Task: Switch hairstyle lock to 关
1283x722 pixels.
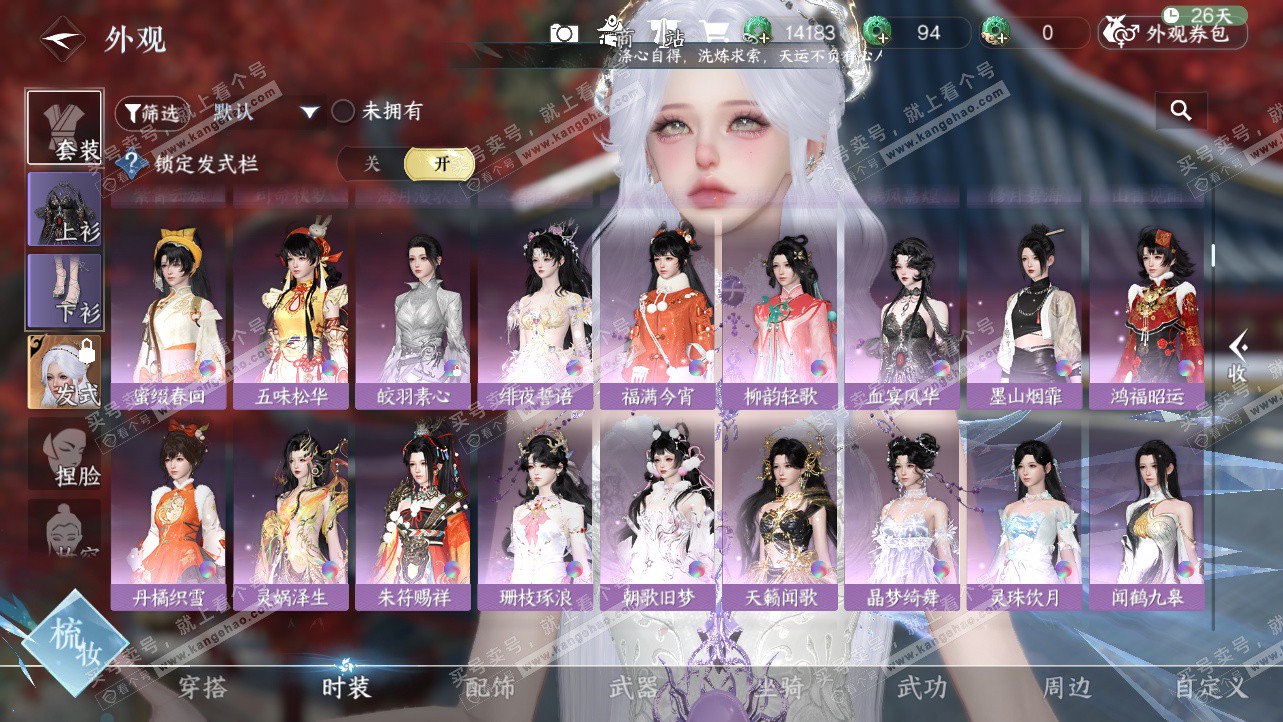Action: [372, 164]
